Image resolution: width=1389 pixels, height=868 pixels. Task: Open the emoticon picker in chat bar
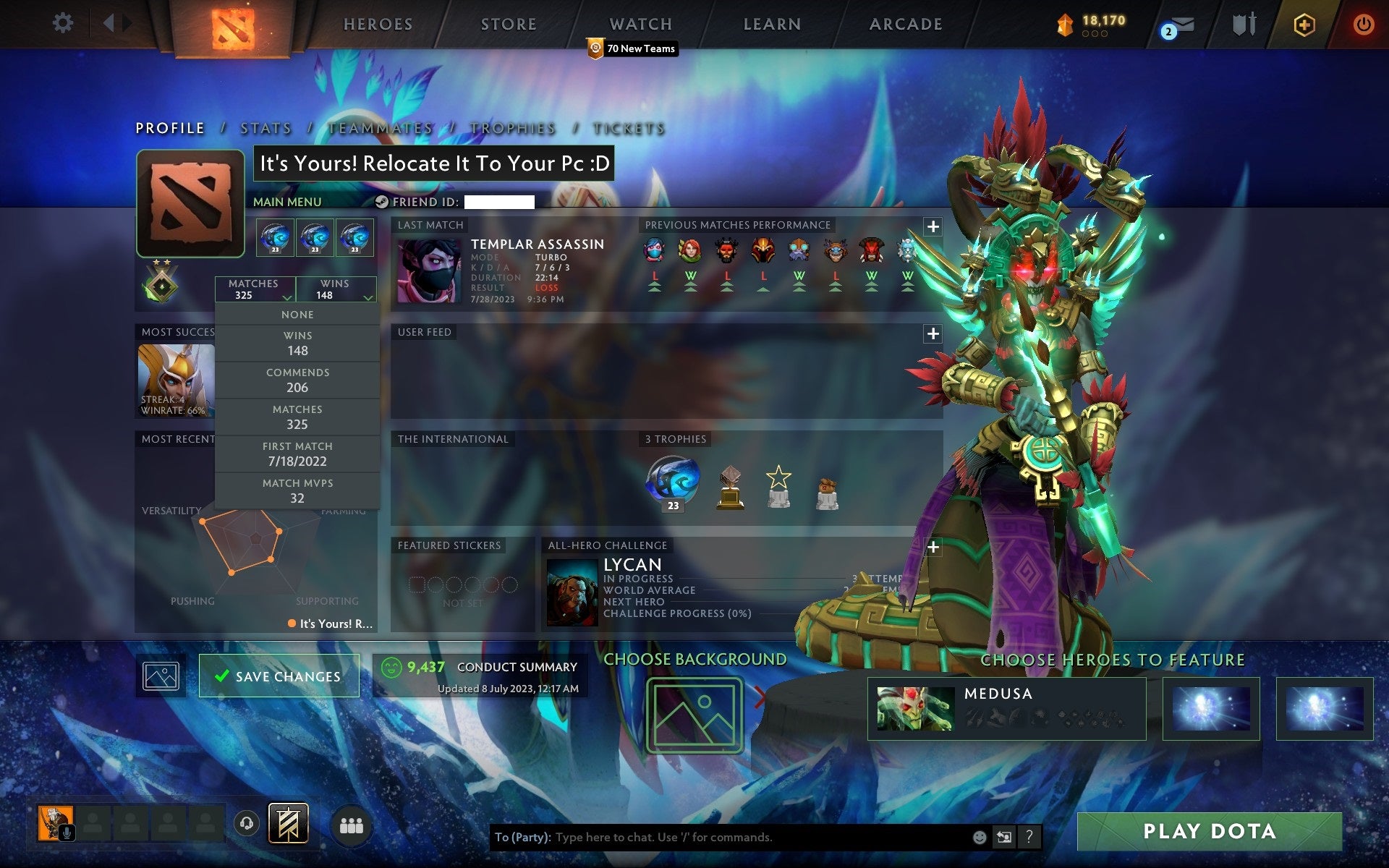click(x=980, y=838)
